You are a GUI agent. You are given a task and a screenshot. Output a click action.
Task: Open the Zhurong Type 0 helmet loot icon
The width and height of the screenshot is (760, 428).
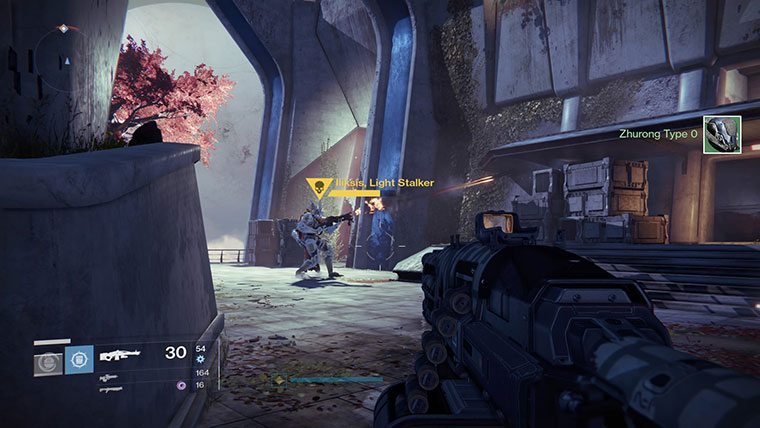715,135
